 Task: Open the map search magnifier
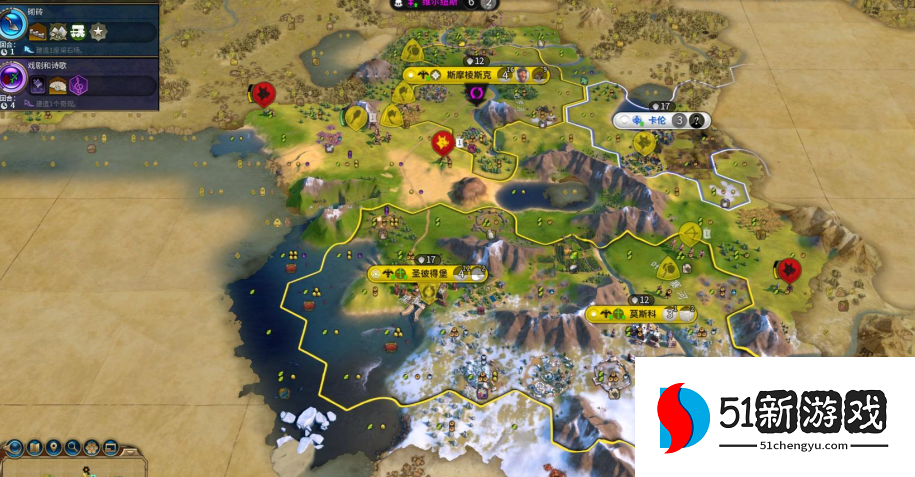click(x=73, y=447)
